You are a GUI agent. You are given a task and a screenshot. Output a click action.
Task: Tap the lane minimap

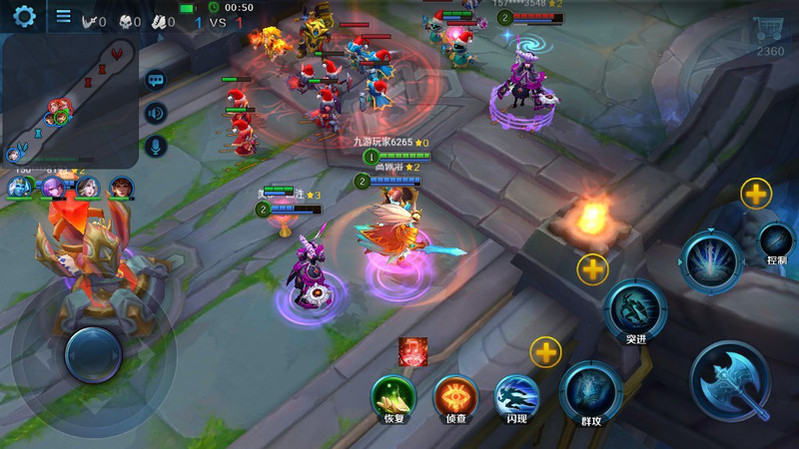(x=68, y=100)
